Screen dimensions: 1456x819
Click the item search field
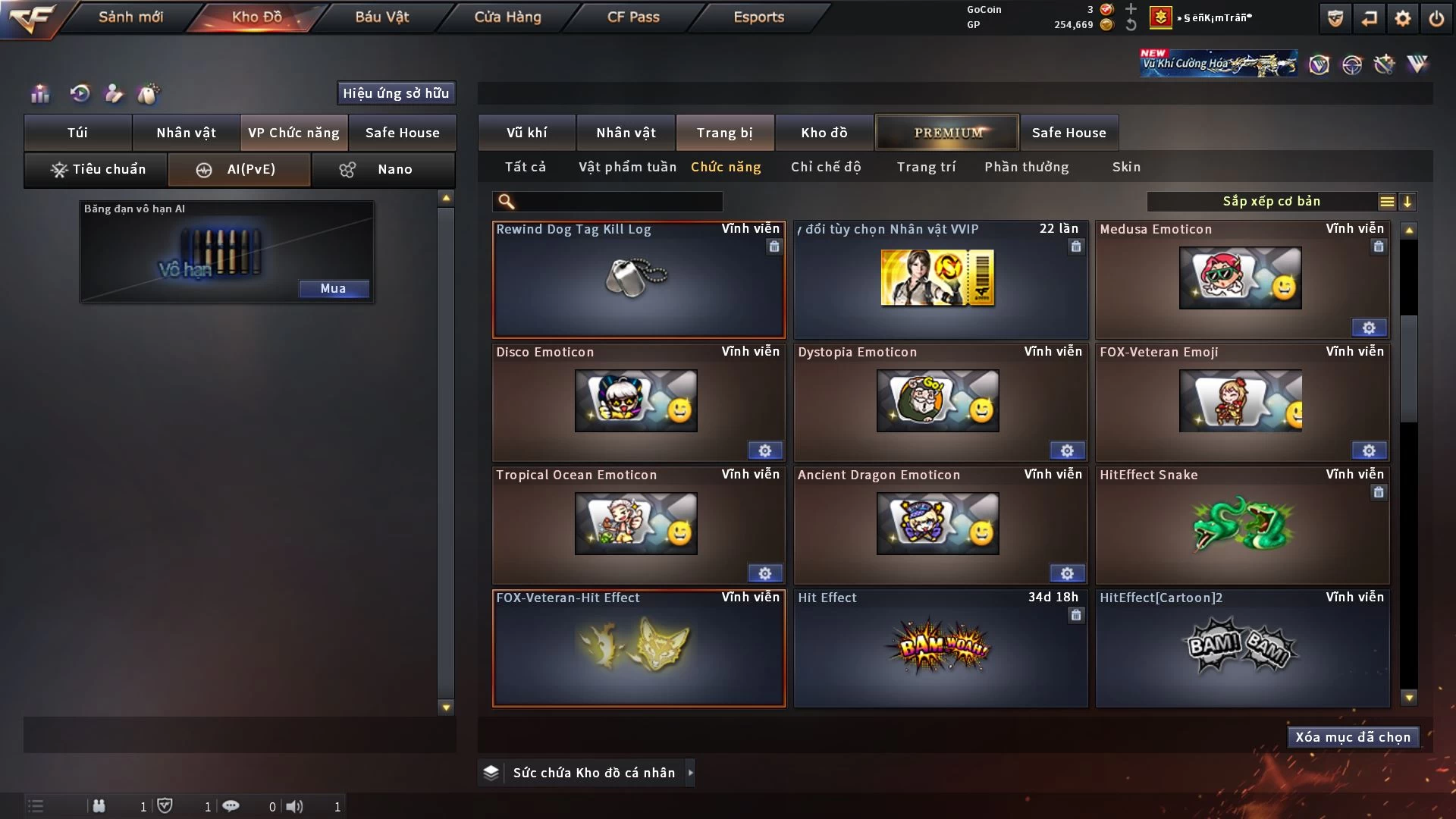coord(618,202)
